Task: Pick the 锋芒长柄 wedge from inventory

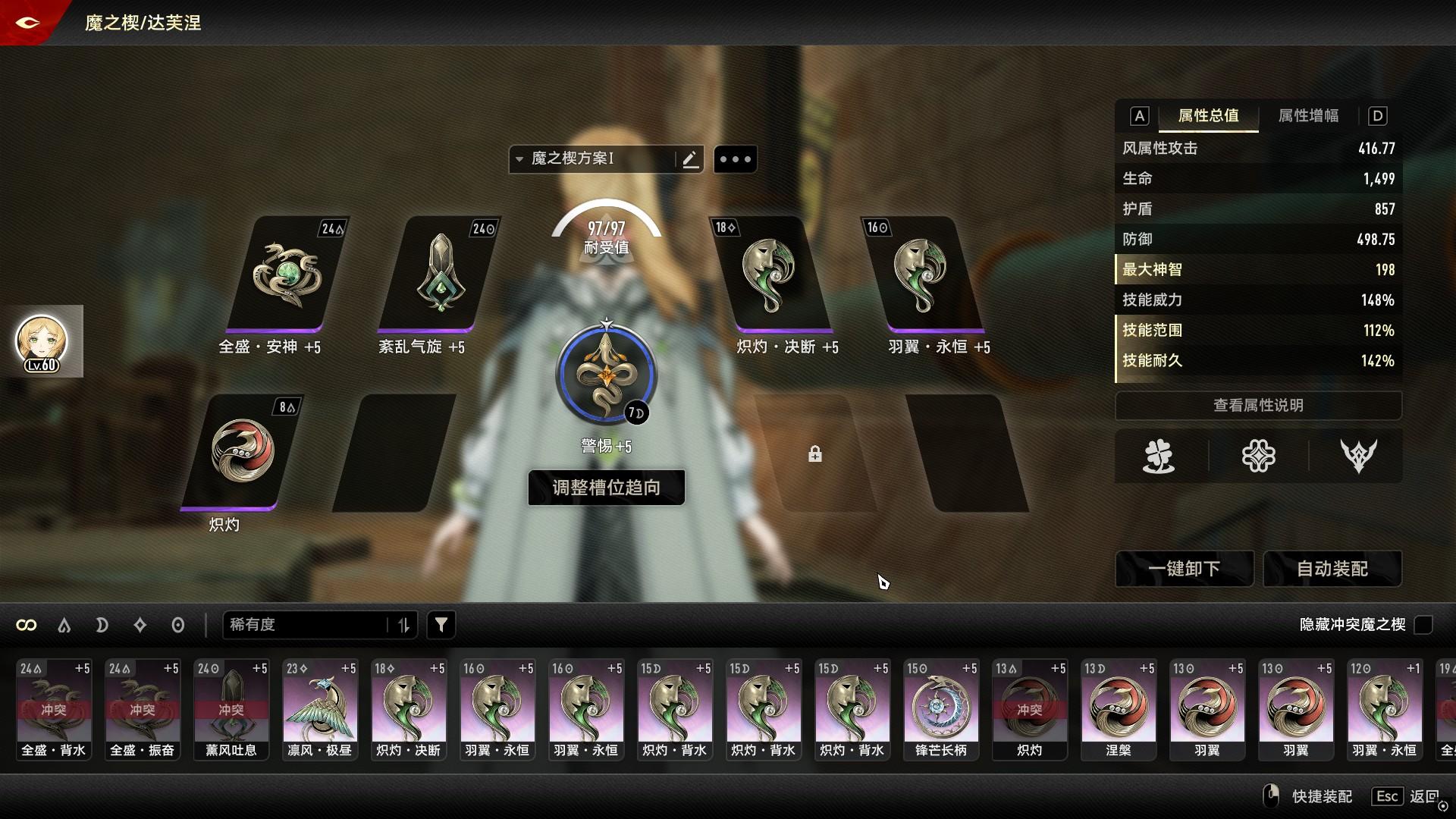Action: tap(940, 709)
